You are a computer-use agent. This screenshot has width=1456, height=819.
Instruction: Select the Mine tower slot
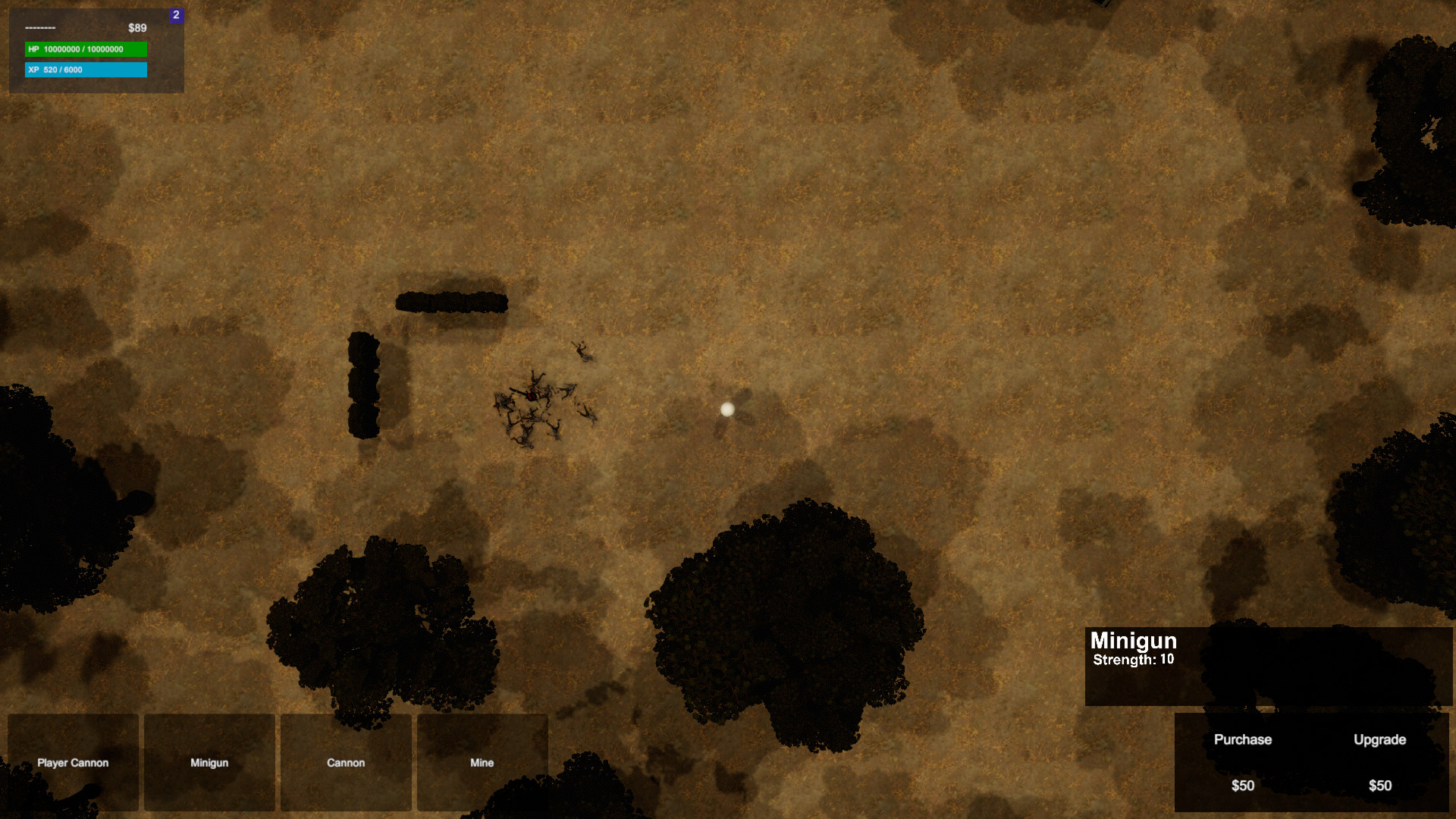(x=482, y=762)
